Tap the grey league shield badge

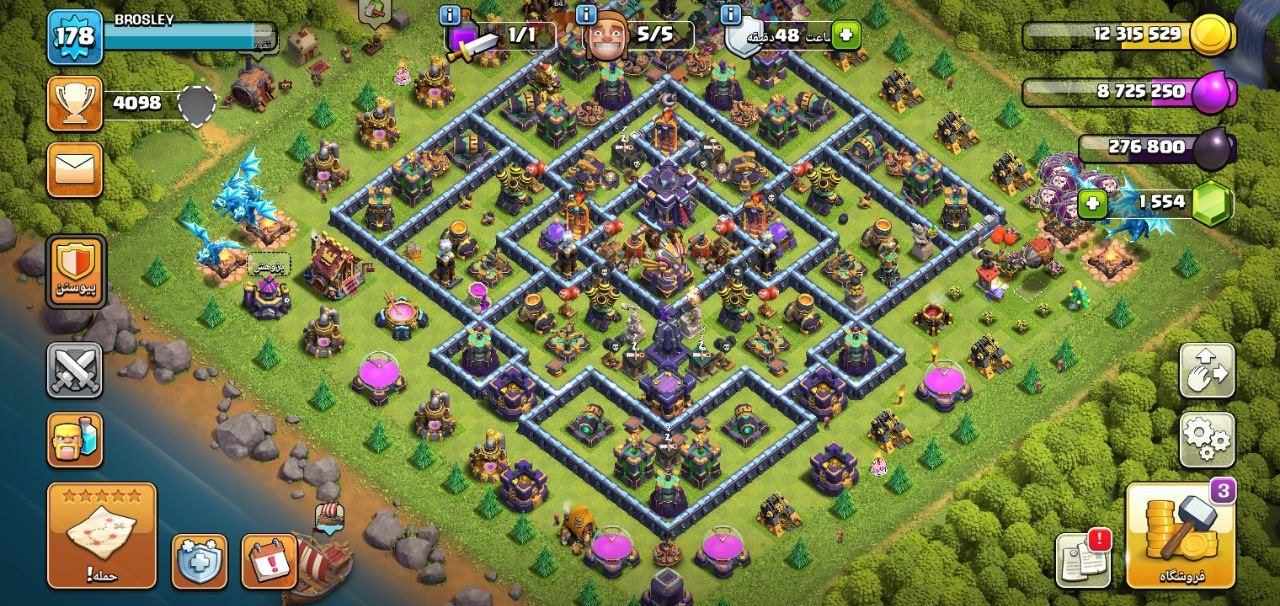tap(197, 104)
